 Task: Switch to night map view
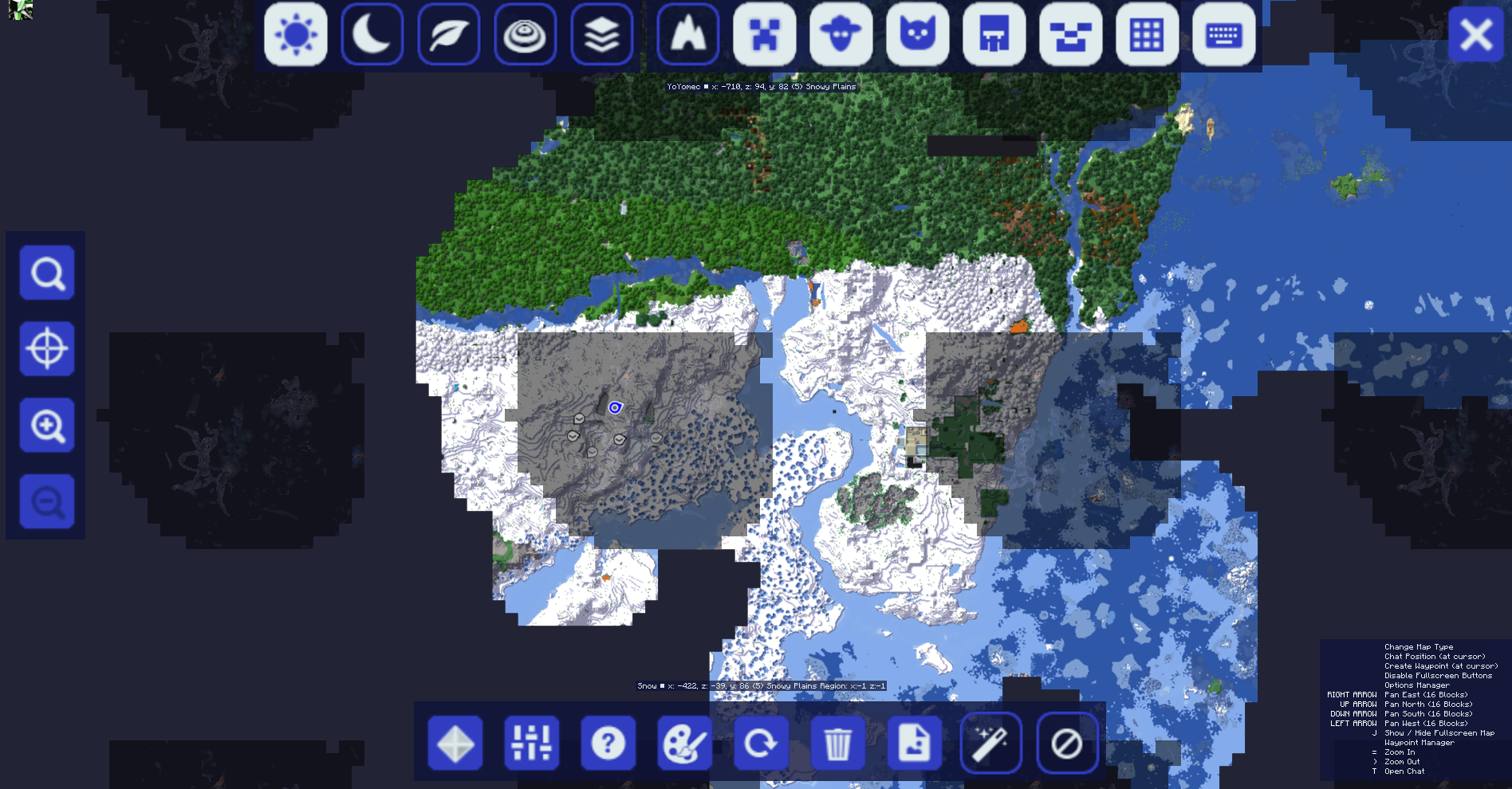(372, 35)
